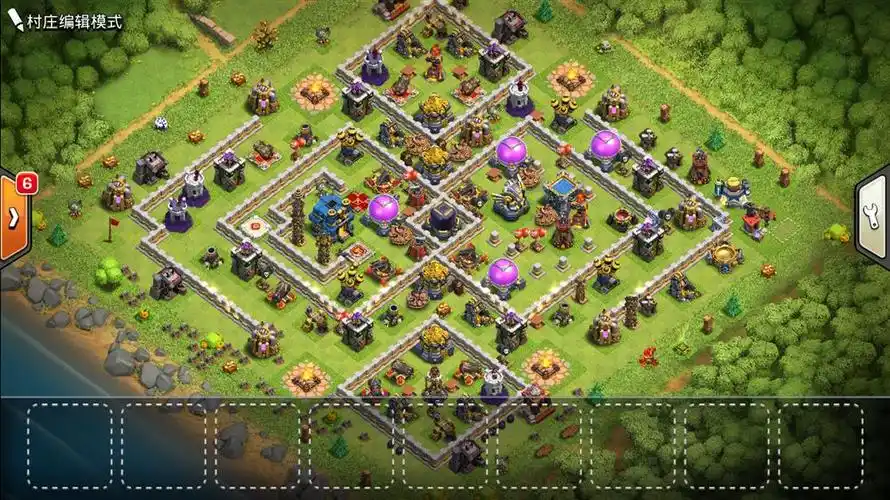Image resolution: width=890 pixels, height=500 pixels.
Task: Expand the orange arrow panel with badge 6
Action: point(14,218)
